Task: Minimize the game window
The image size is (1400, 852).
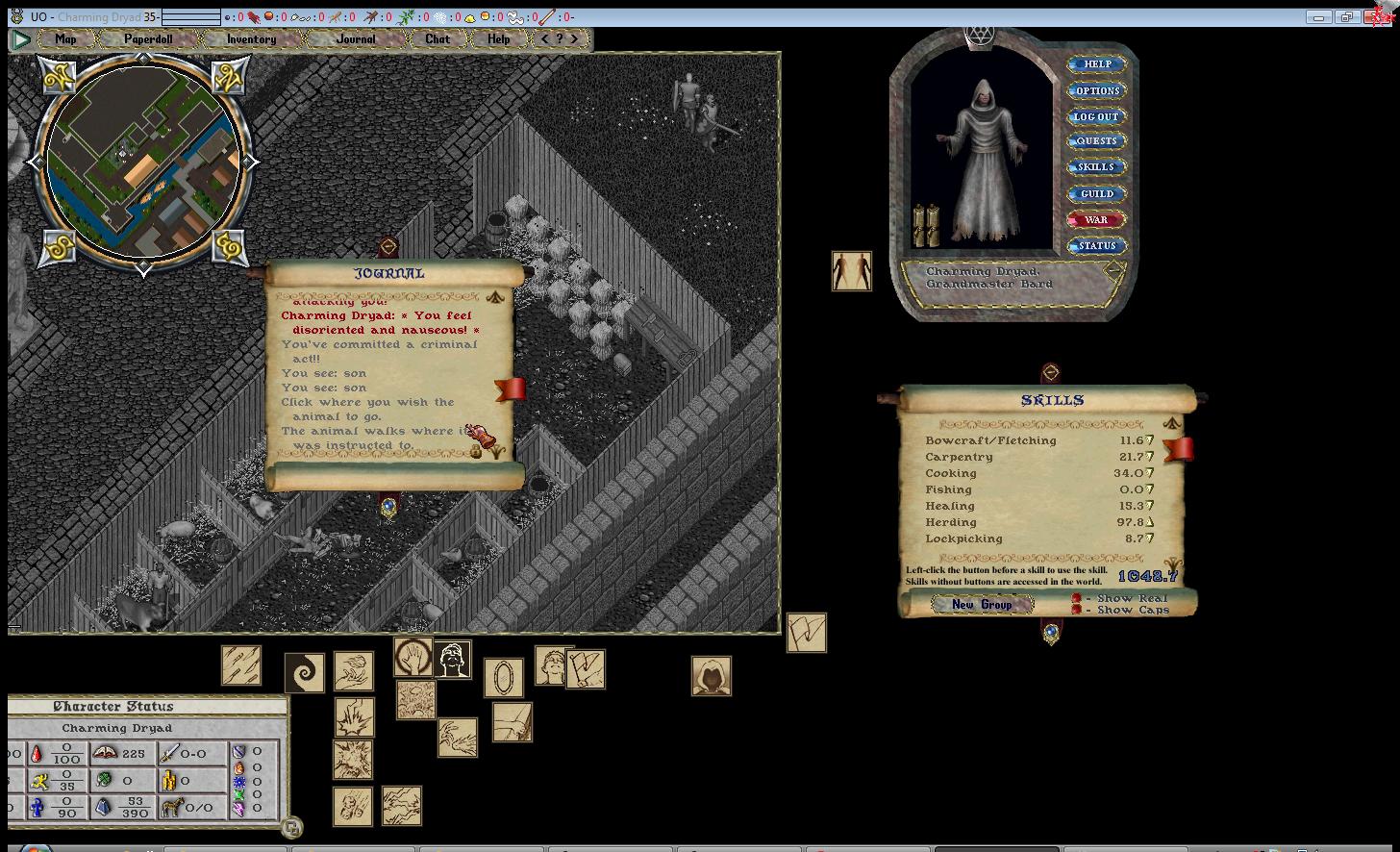Action: [1319, 17]
